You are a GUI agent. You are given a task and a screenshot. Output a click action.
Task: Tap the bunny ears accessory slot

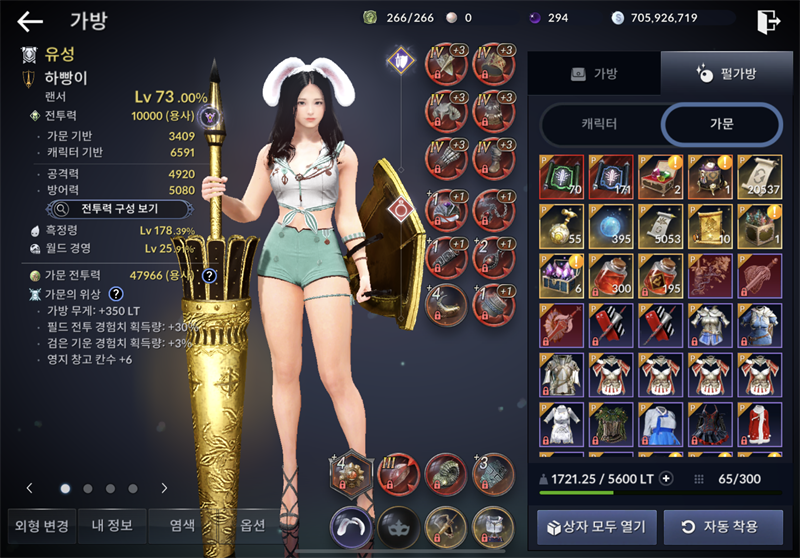coord(352,525)
